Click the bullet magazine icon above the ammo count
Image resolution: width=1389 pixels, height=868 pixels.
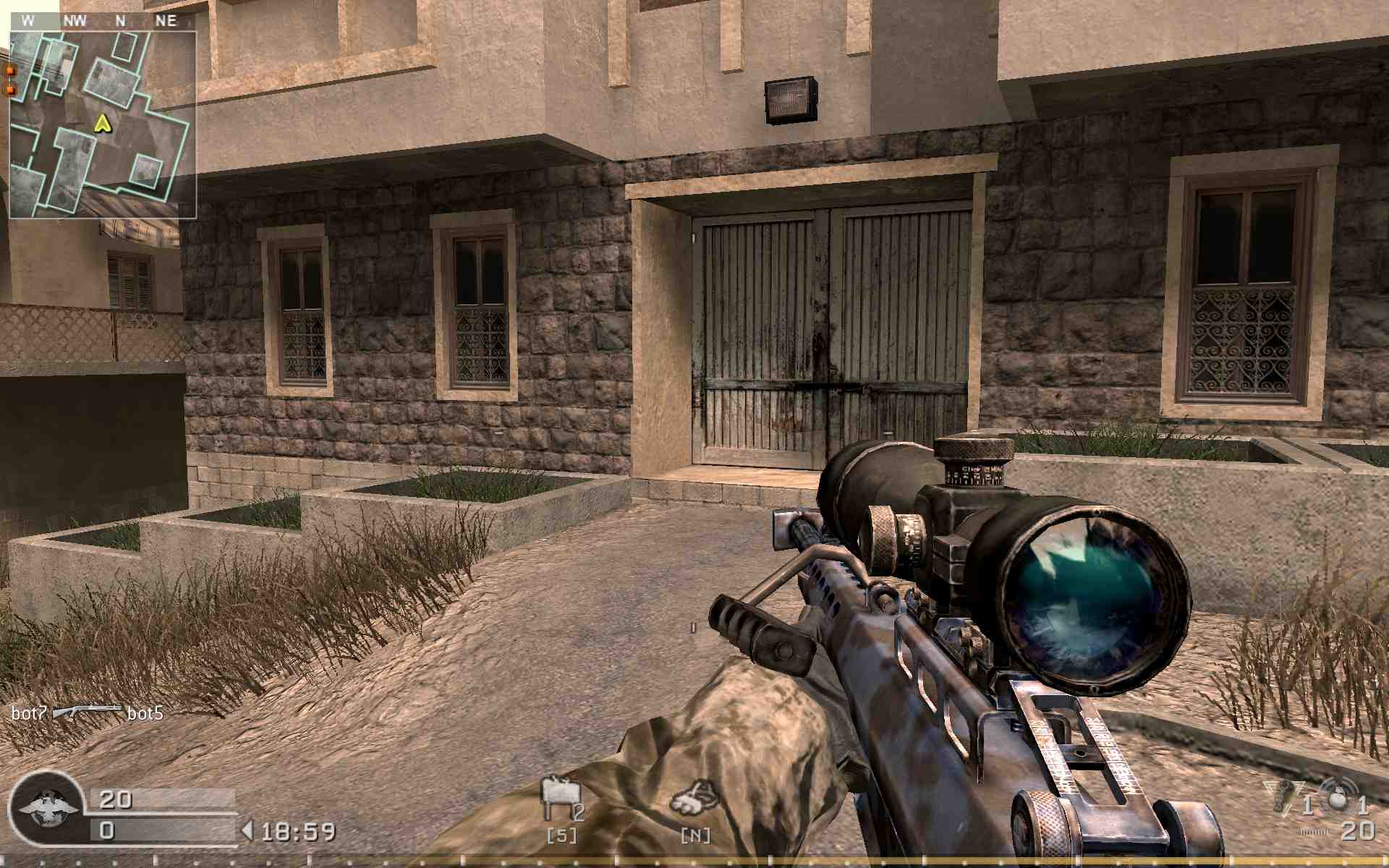tap(1313, 832)
